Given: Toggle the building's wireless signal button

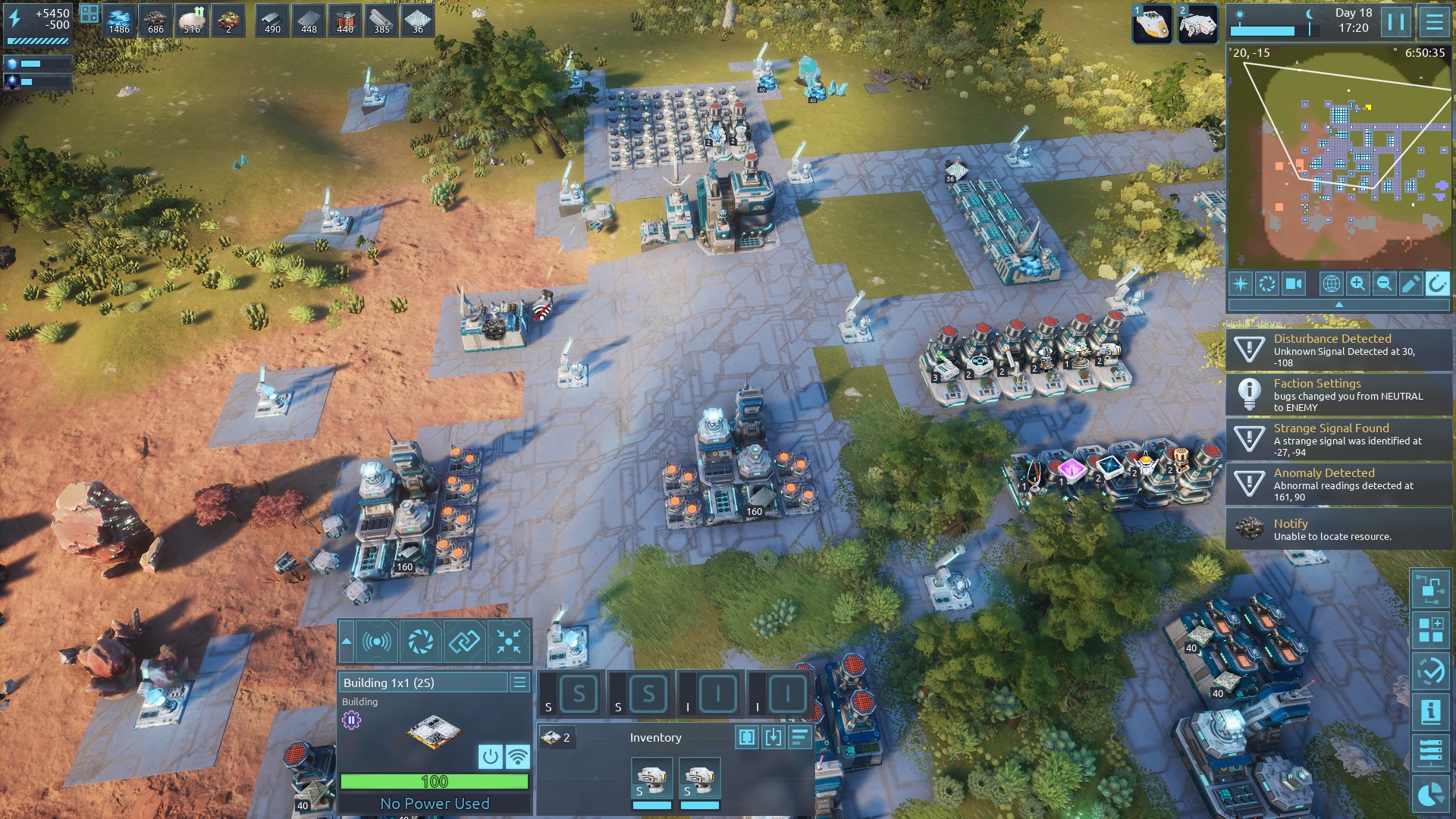Looking at the screenshot, I should [518, 756].
